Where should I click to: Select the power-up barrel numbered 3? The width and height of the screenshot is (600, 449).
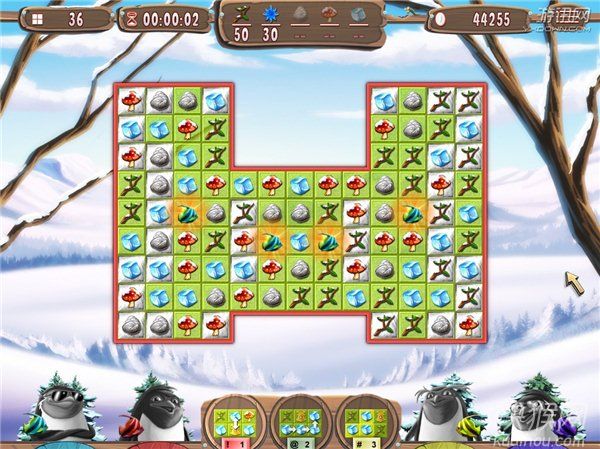[x=360, y=422]
